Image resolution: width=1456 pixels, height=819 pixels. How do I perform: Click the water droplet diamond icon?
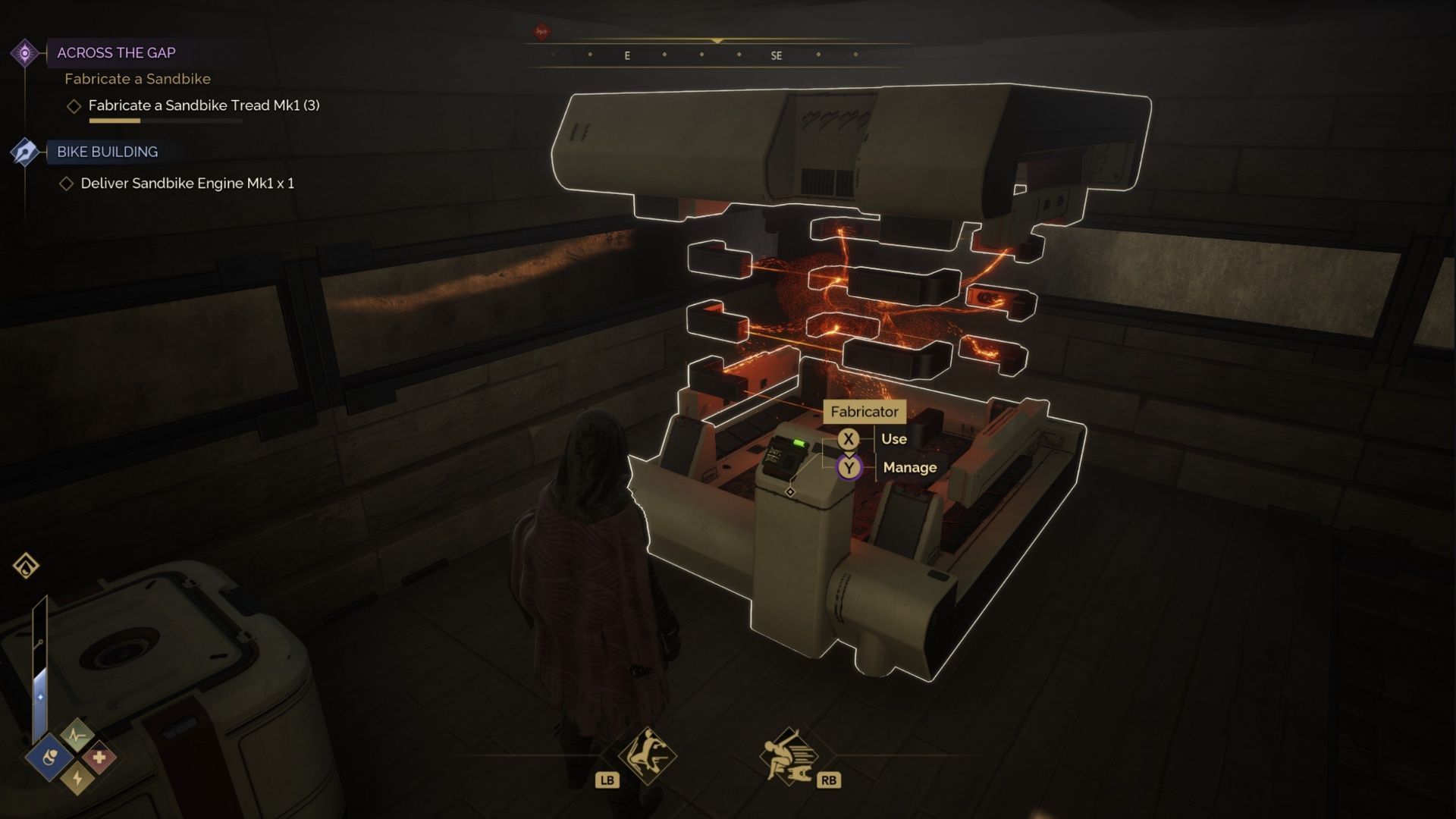(x=26, y=566)
